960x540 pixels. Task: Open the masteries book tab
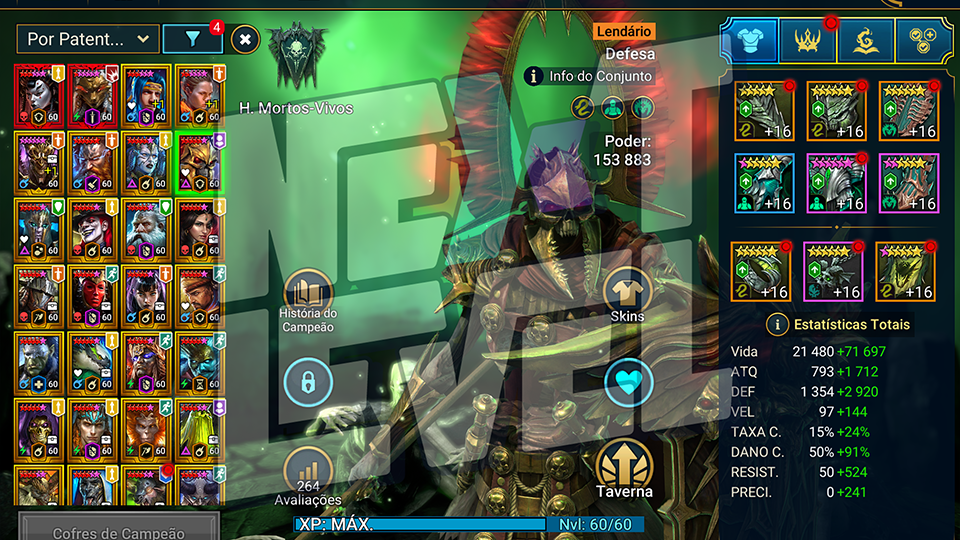pos(866,39)
